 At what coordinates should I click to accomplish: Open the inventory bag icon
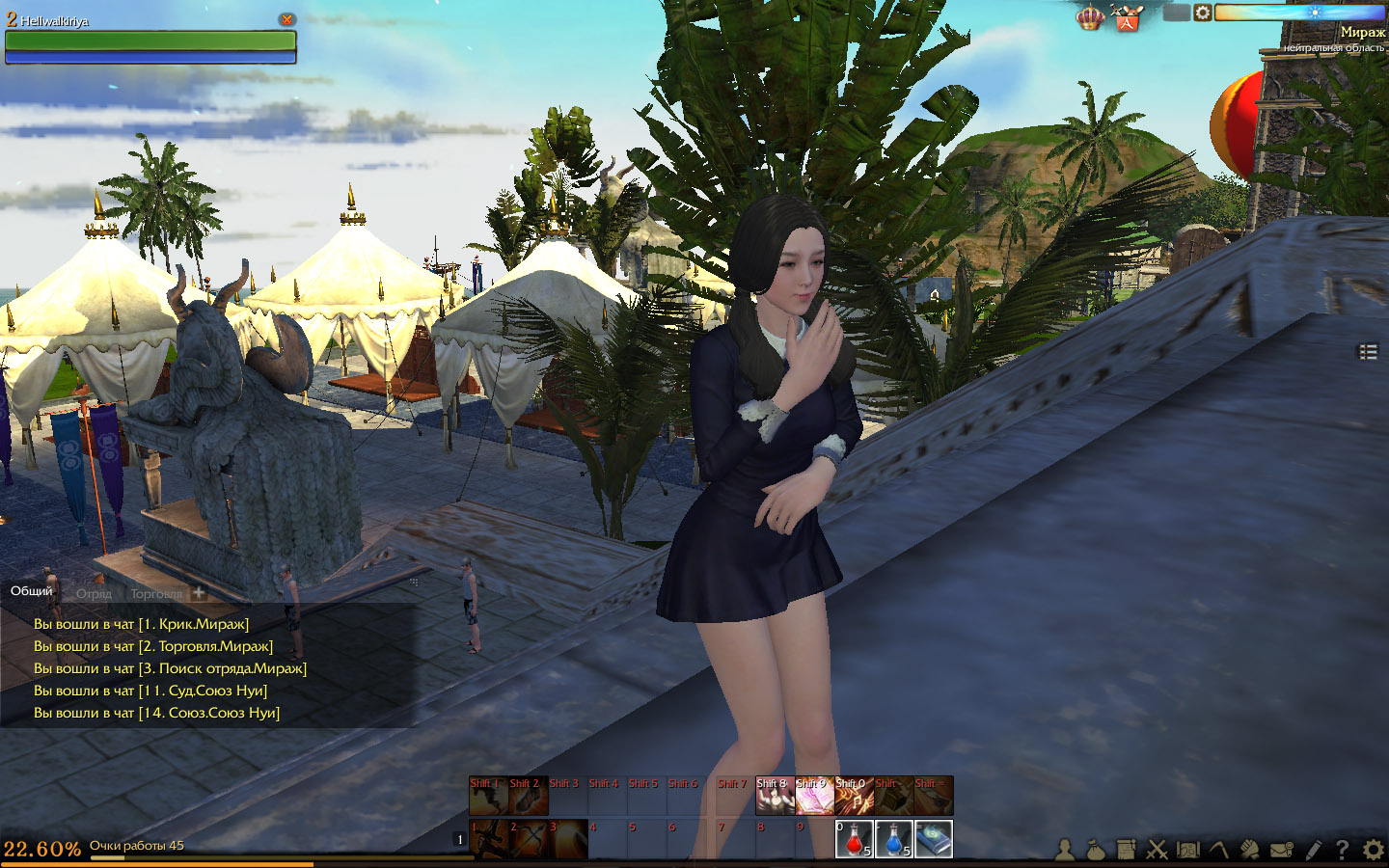coord(1095,850)
